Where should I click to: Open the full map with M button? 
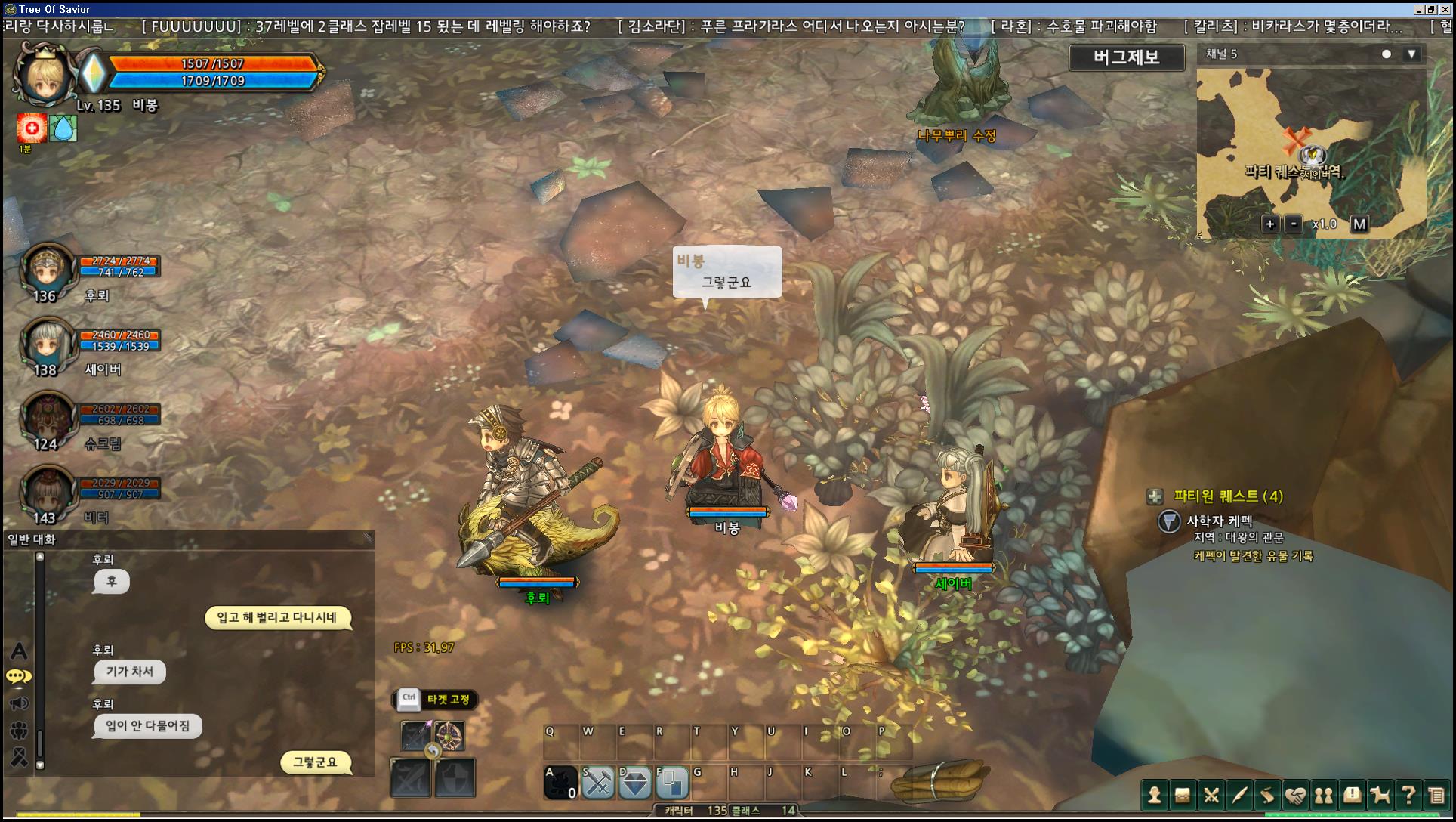pyautogui.click(x=1359, y=224)
